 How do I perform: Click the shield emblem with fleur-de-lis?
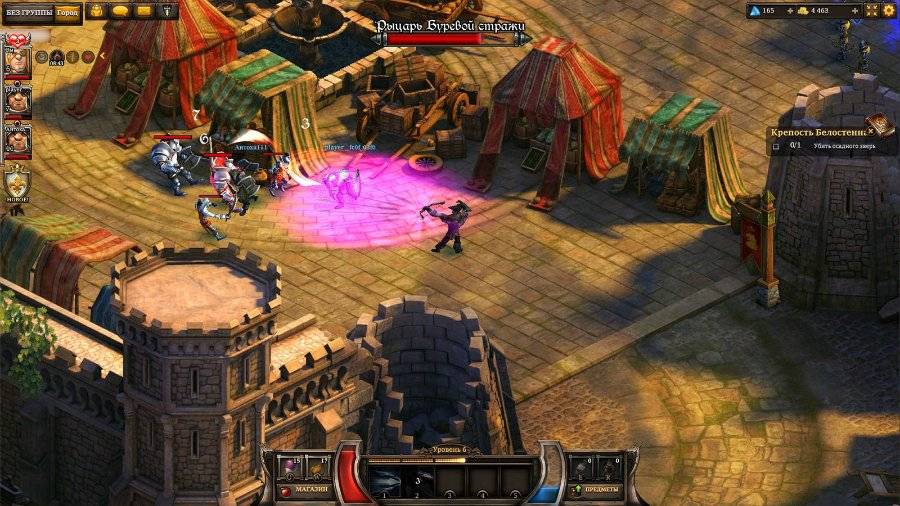[18, 183]
